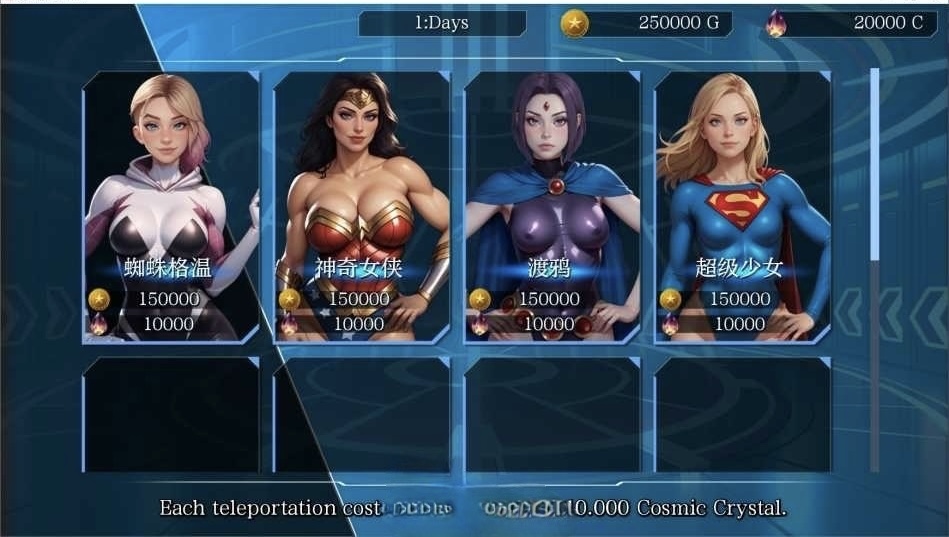The image size is (949, 537).
Task: Choose the 神奇女侠 character card
Action: [x=361, y=207]
